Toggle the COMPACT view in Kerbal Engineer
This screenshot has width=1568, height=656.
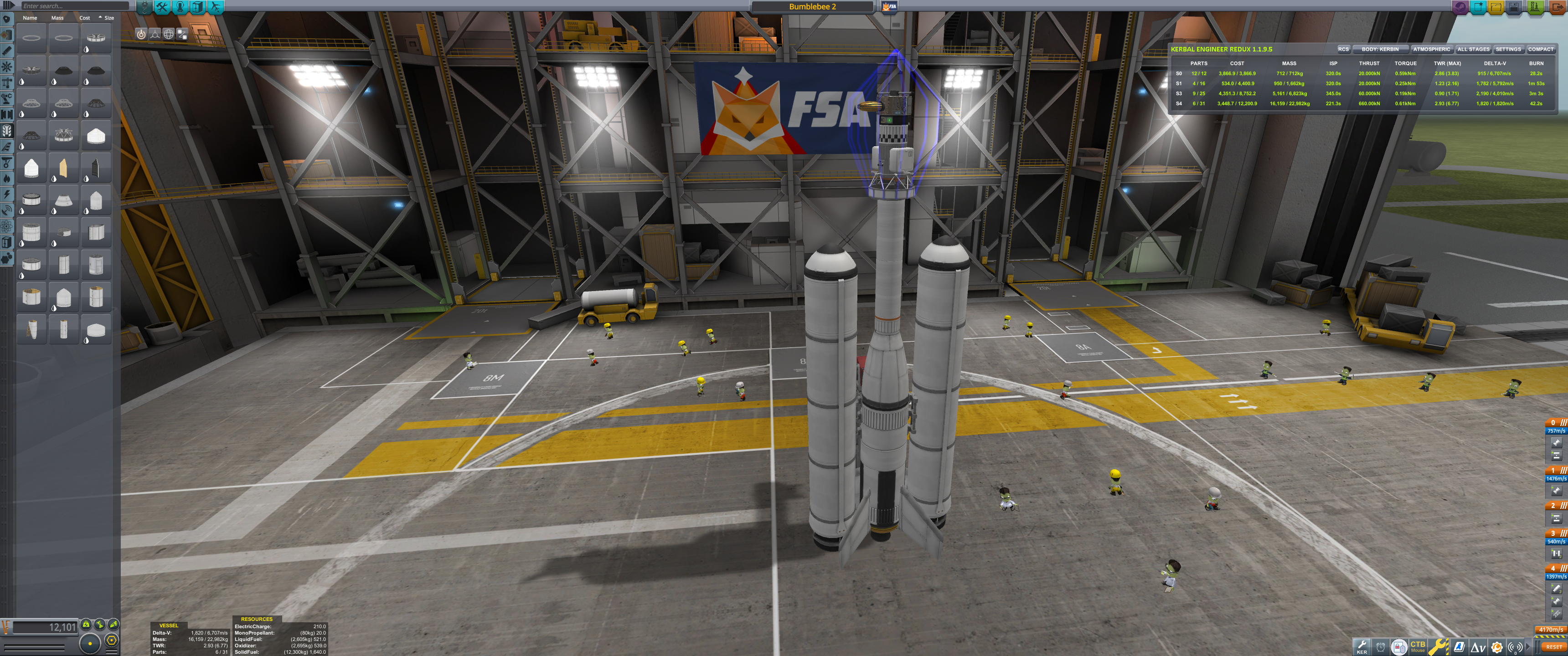[1540, 49]
